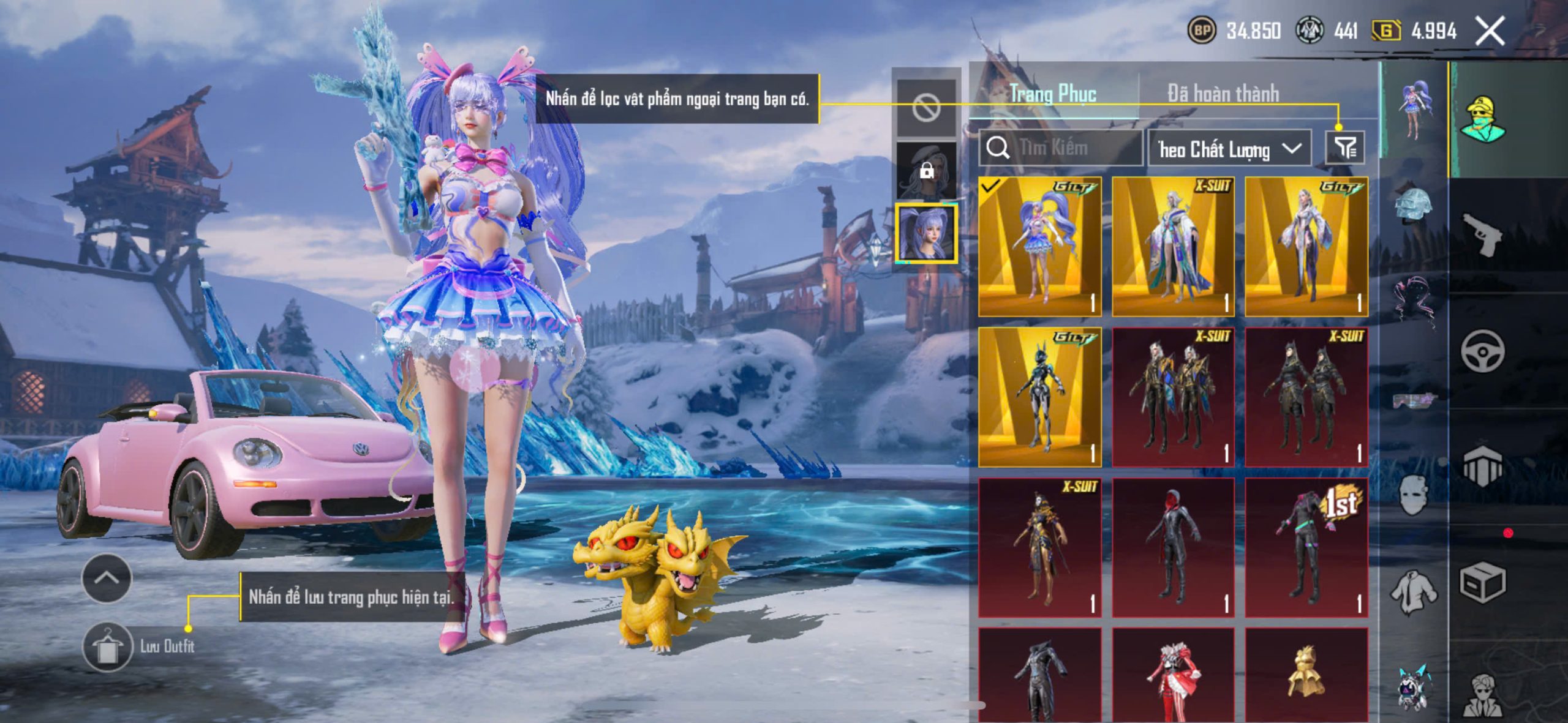This screenshot has width=1568, height=723.
Task: Pick the equipped pink twin-tail outfit tile
Action: 1039,246
